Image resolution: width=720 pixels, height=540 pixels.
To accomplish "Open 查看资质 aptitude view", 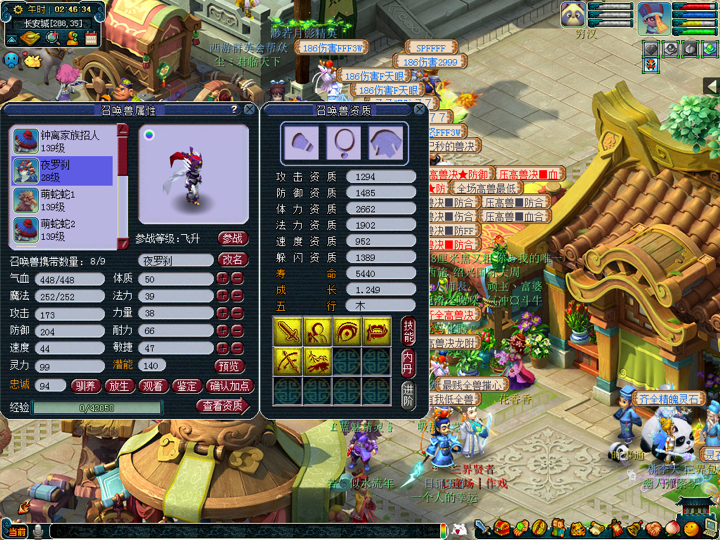I will [222, 406].
